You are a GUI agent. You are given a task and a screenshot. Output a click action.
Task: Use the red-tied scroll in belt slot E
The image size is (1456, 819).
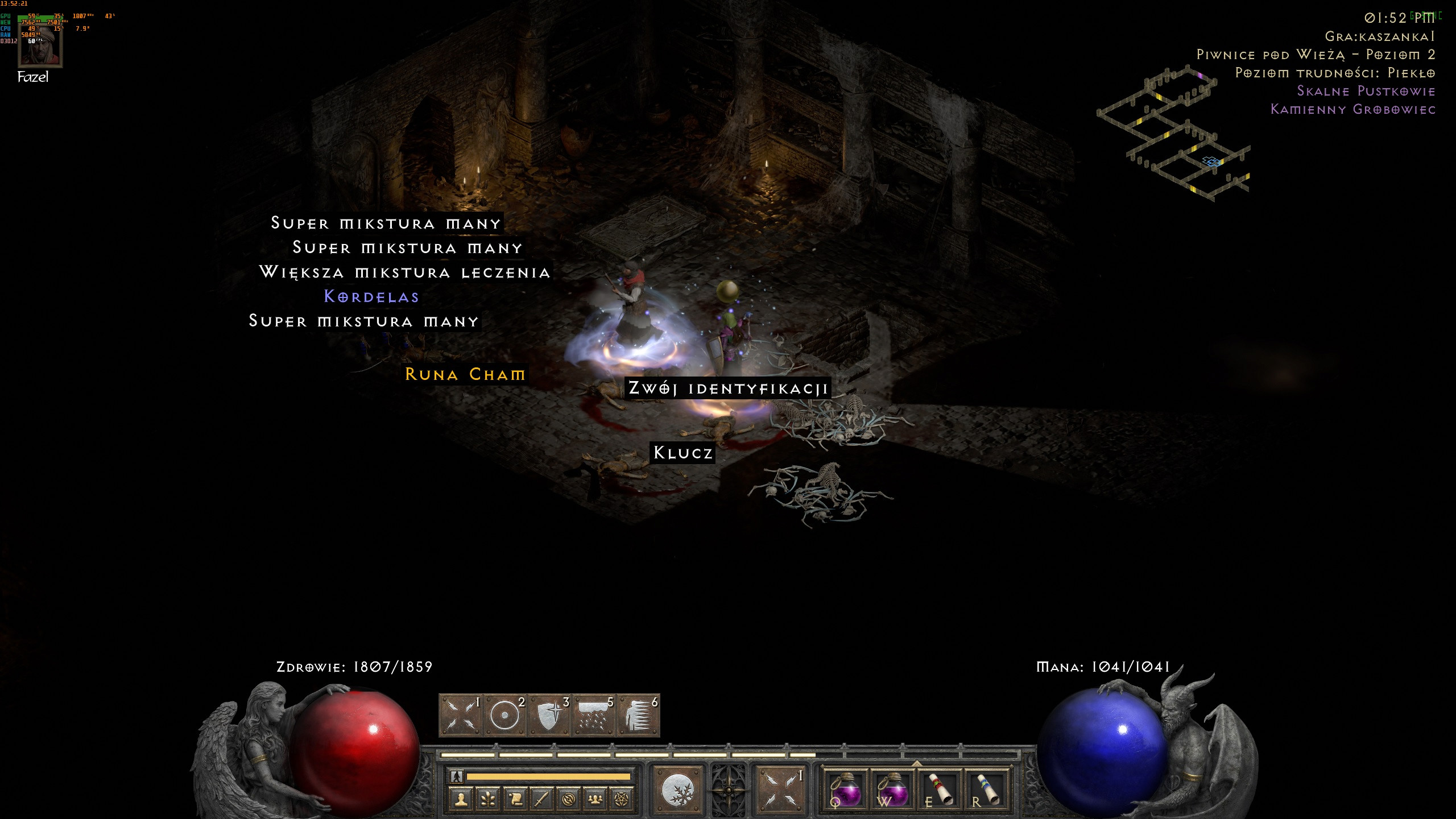(x=940, y=789)
